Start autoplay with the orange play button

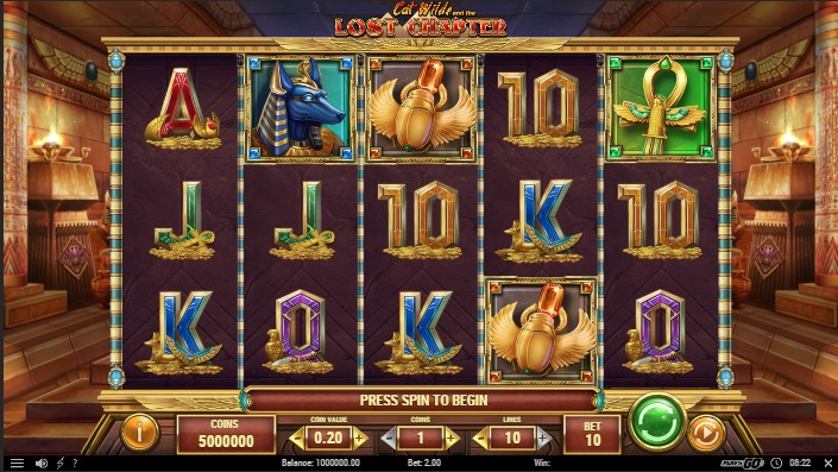(x=706, y=434)
